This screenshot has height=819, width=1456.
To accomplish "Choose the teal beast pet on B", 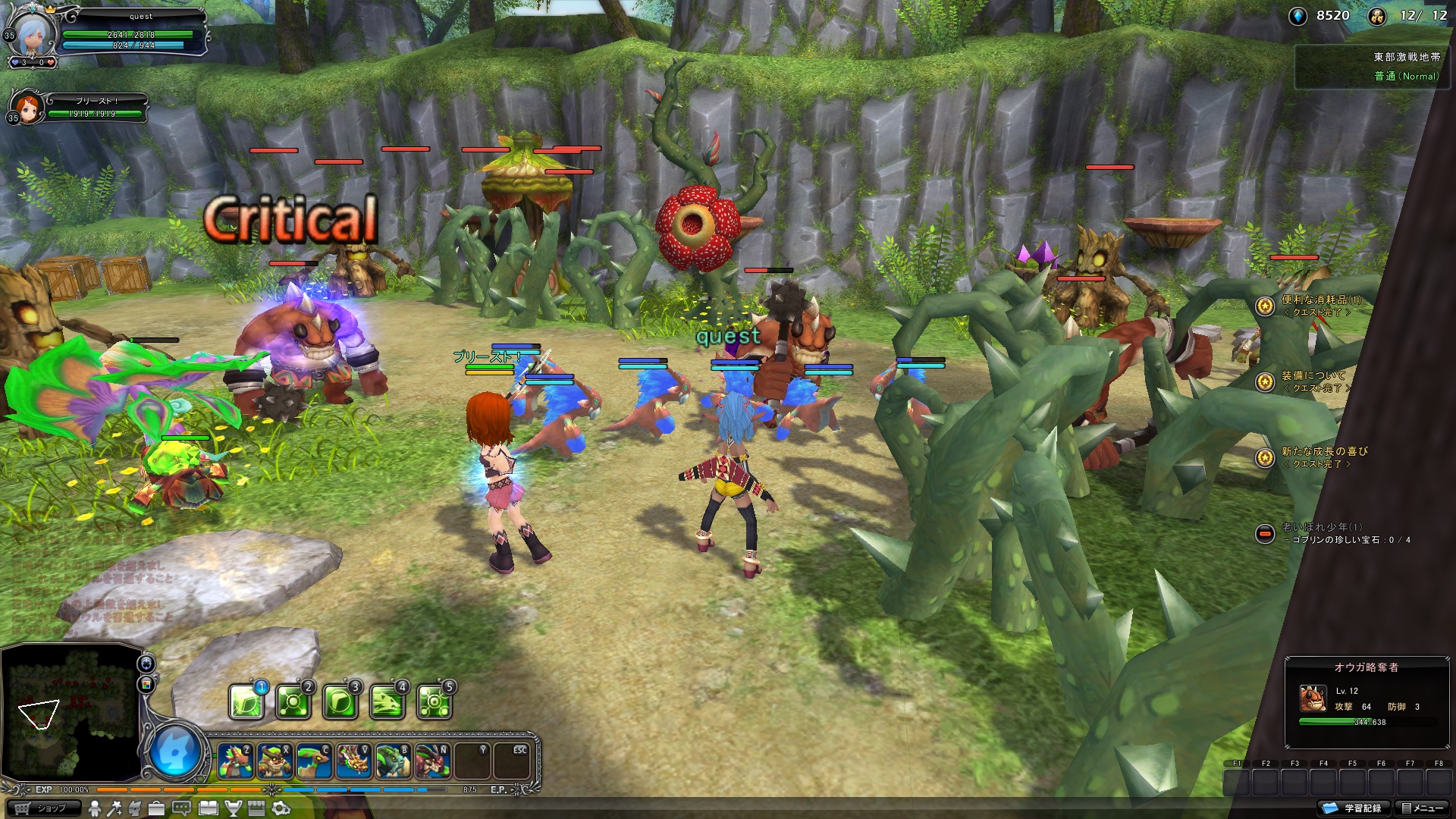I will tap(393, 761).
